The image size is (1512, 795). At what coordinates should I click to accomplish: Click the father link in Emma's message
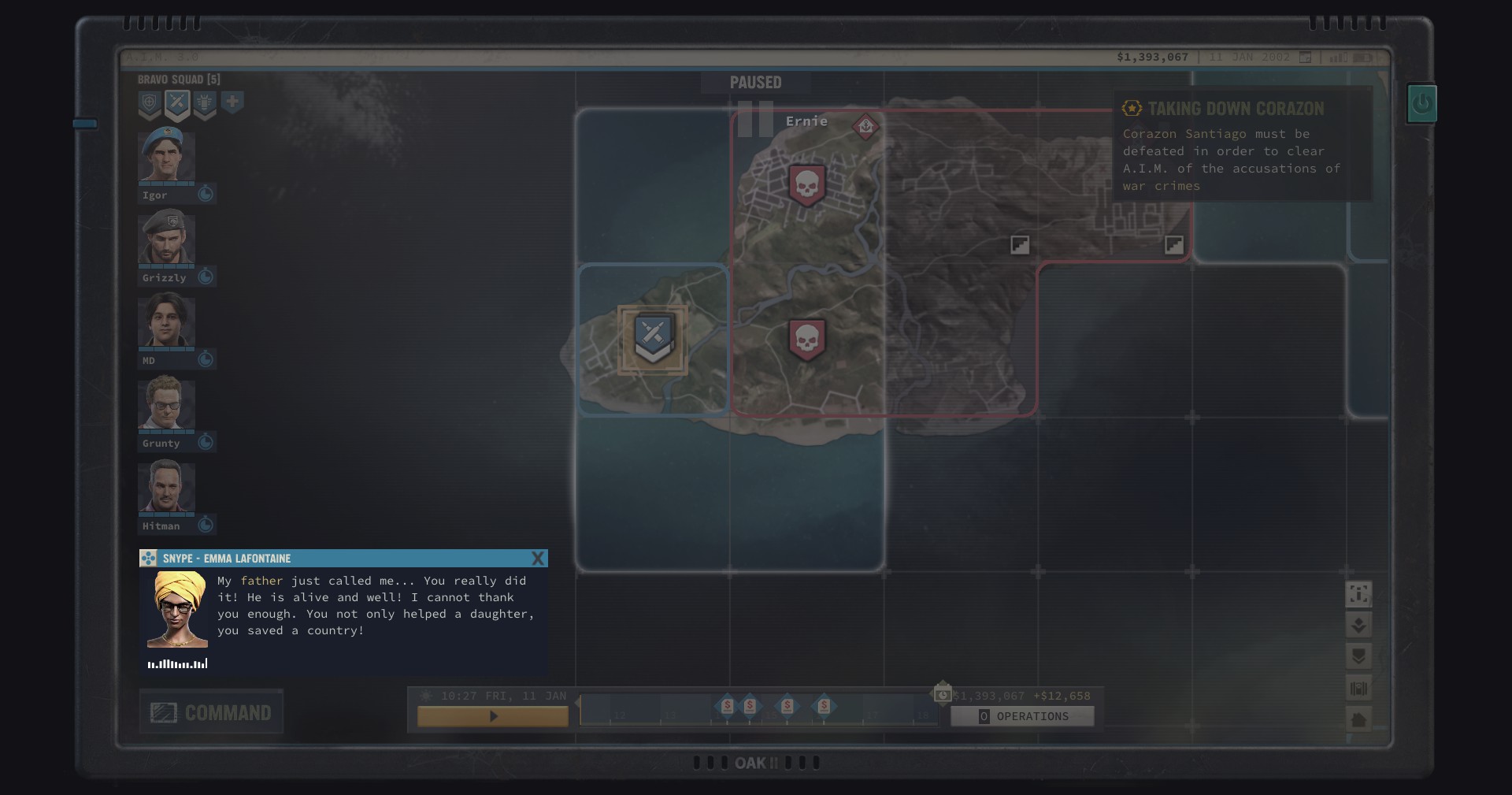[261, 581]
